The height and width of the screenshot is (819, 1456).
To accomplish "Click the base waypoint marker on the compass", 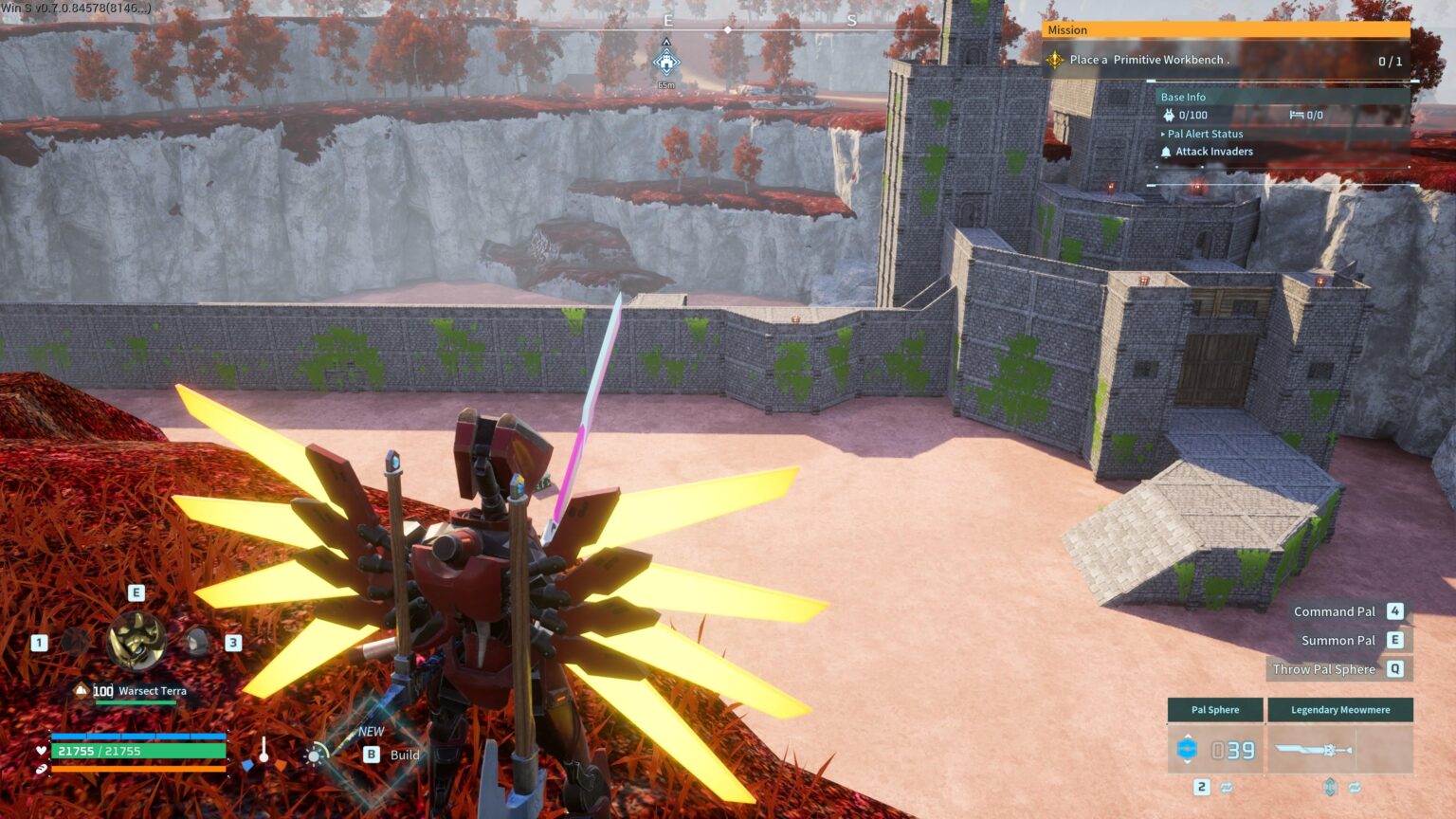I will coord(666,63).
